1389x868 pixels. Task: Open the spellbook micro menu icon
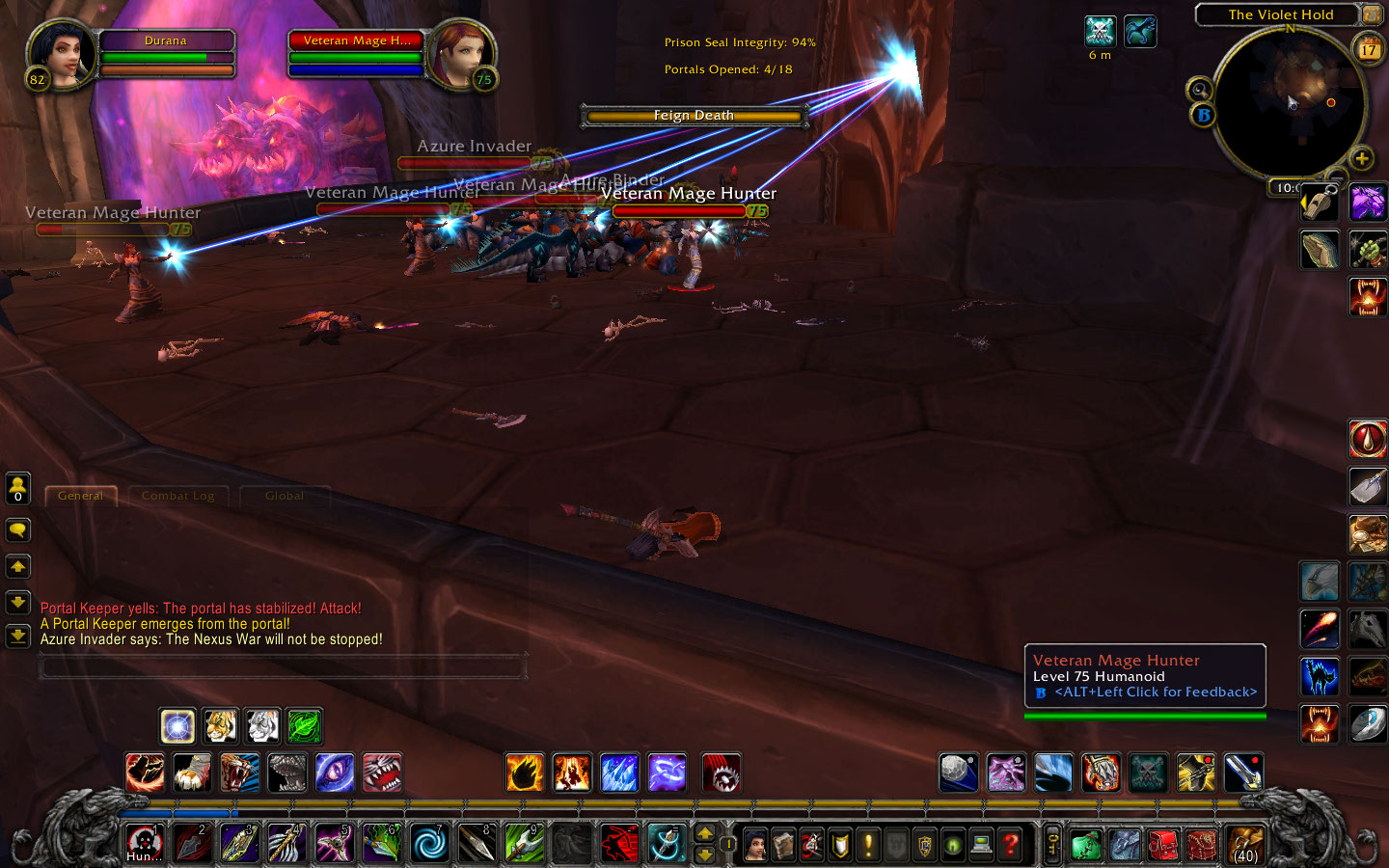(784, 844)
